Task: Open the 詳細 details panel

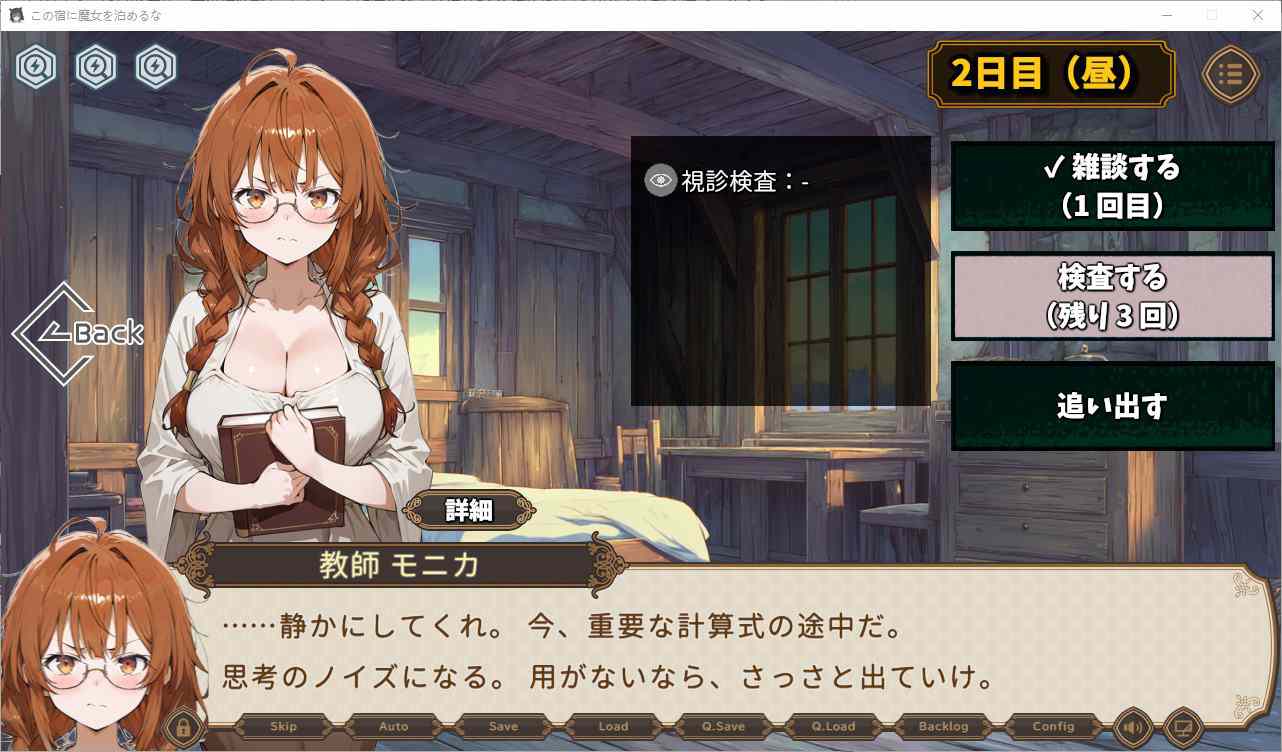Action: 468,510
